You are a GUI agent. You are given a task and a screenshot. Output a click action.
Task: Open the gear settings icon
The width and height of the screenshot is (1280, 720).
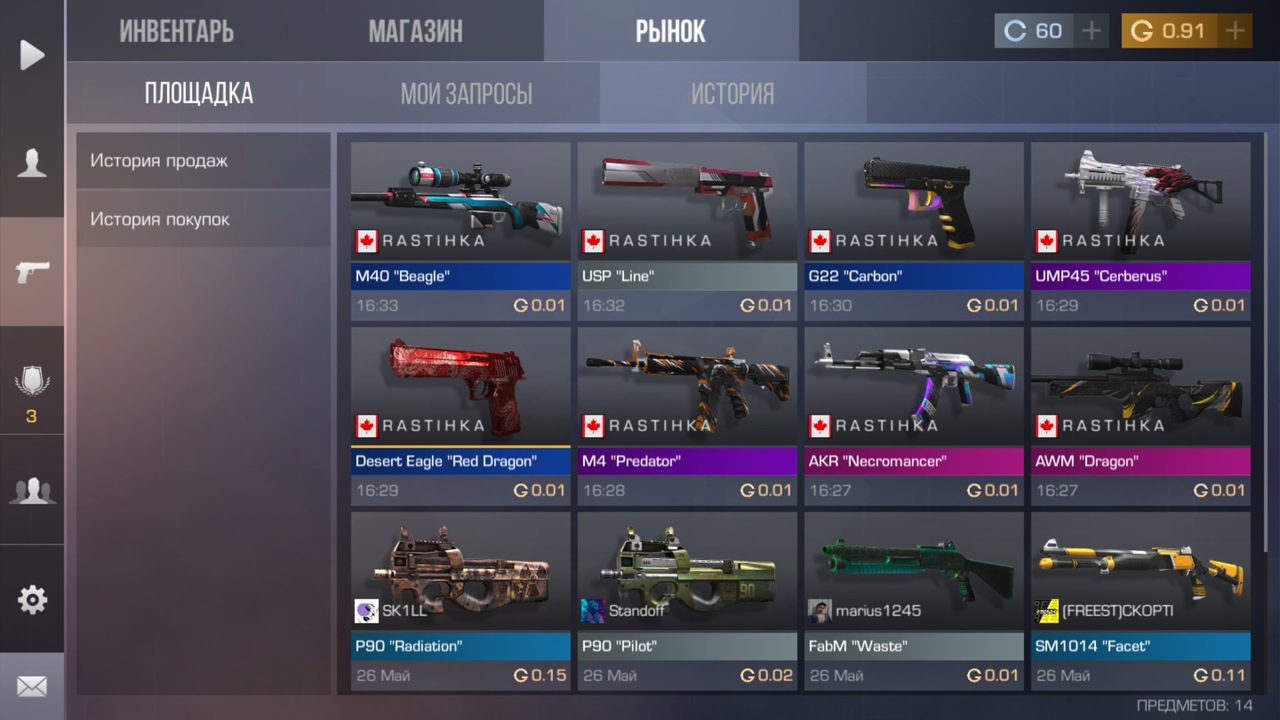point(32,599)
